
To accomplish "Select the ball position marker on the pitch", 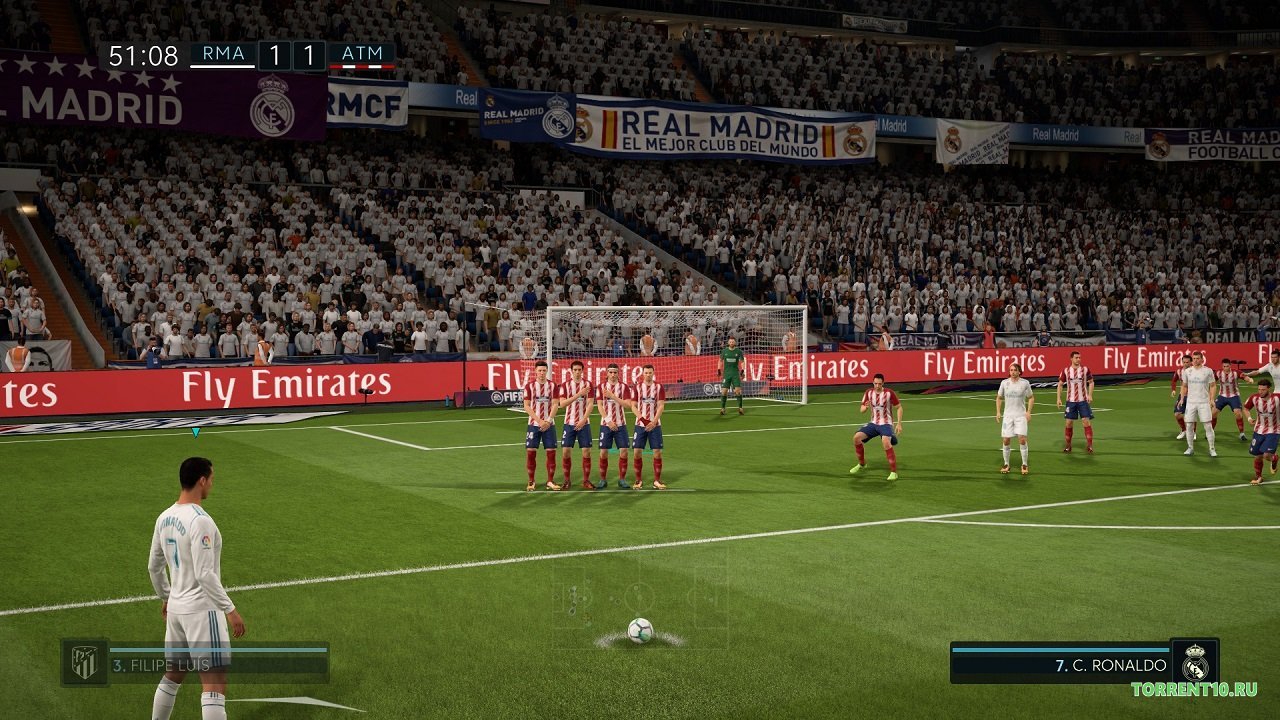I will tap(640, 630).
